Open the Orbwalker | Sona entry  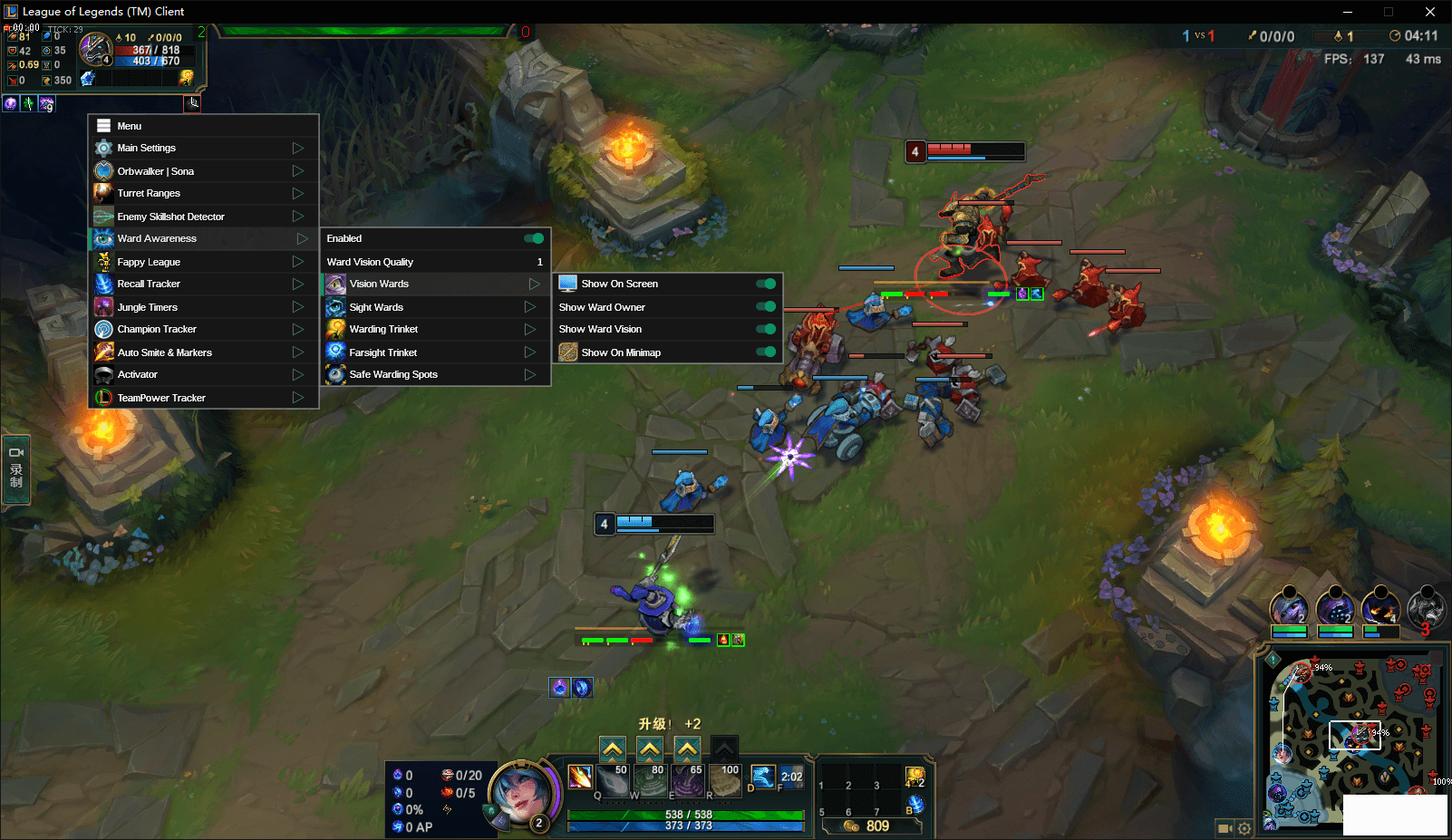tap(203, 171)
